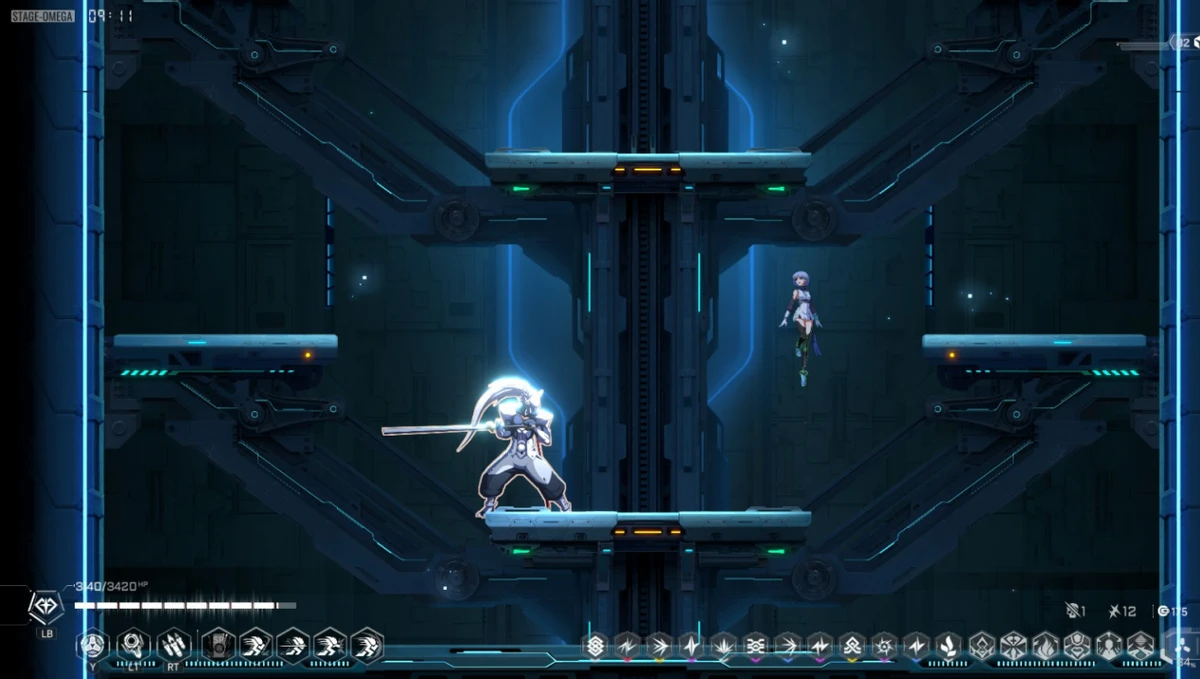The height and width of the screenshot is (679, 1200).
Task: Select the flame upgrade icon
Action: pyautogui.click(x=1045, y=646)
